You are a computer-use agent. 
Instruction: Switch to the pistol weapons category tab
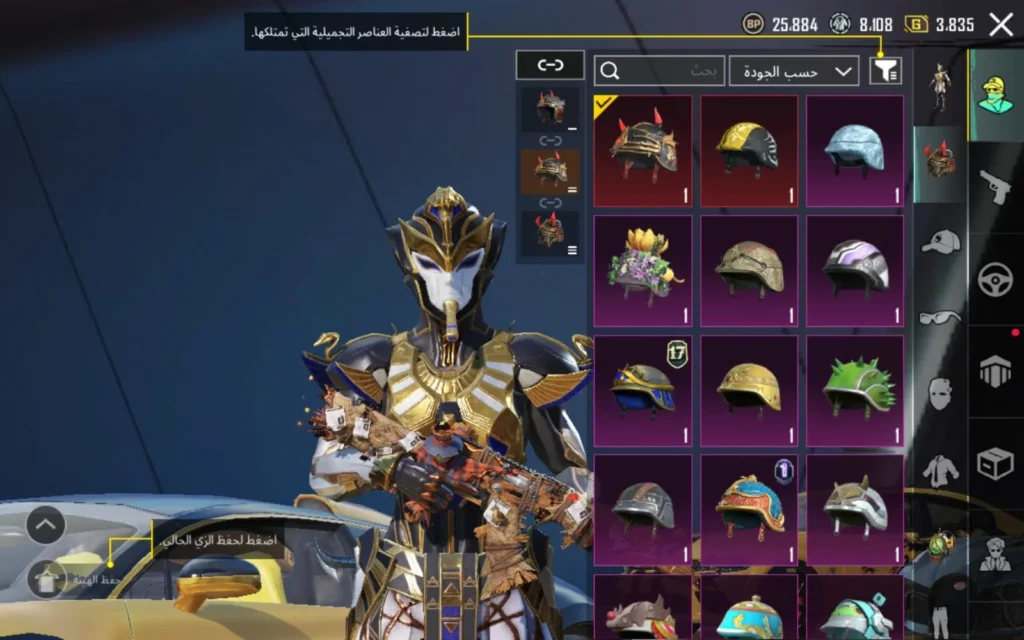(995, 186)
